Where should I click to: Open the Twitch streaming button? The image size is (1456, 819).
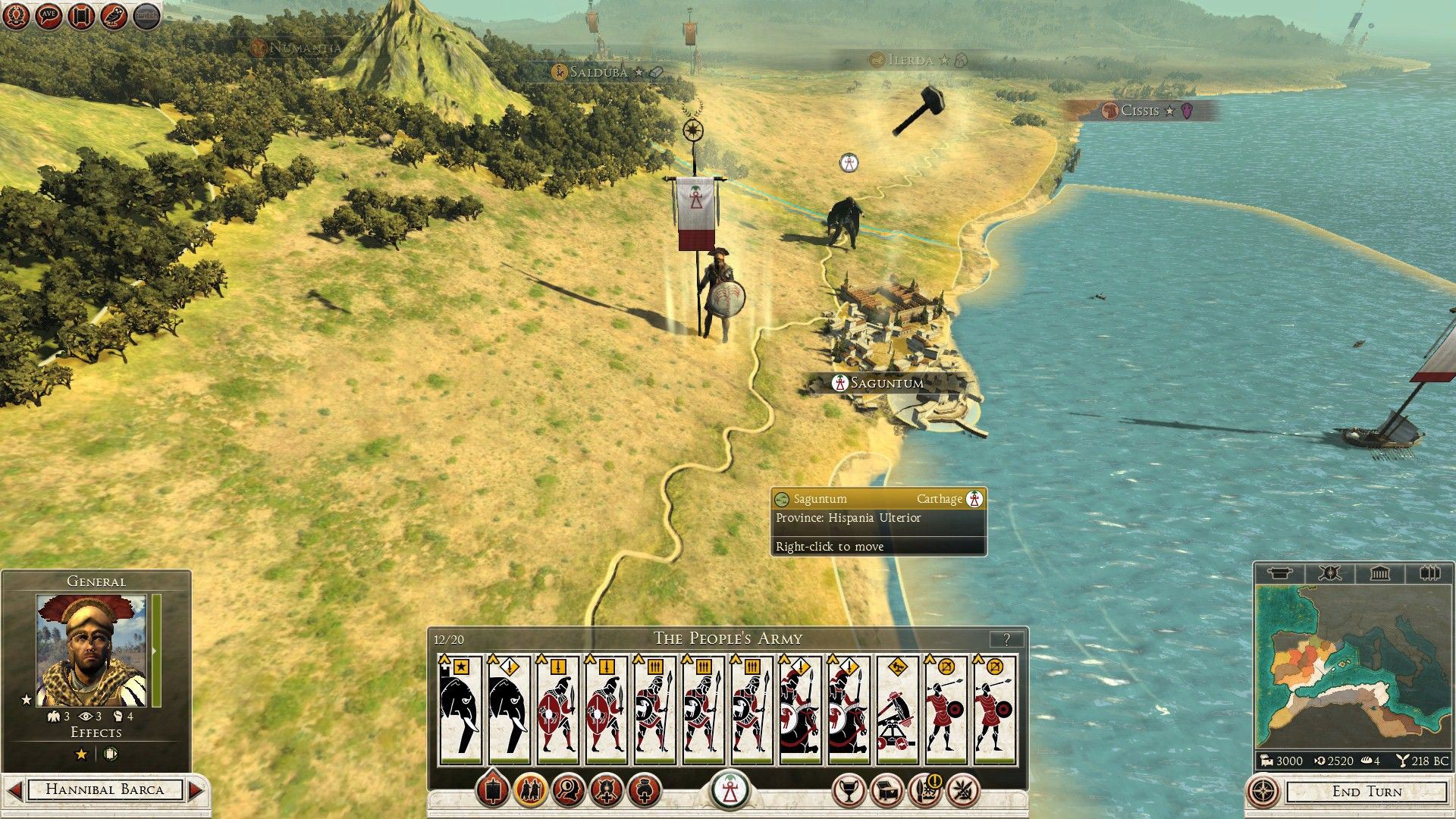coord(147,16)
